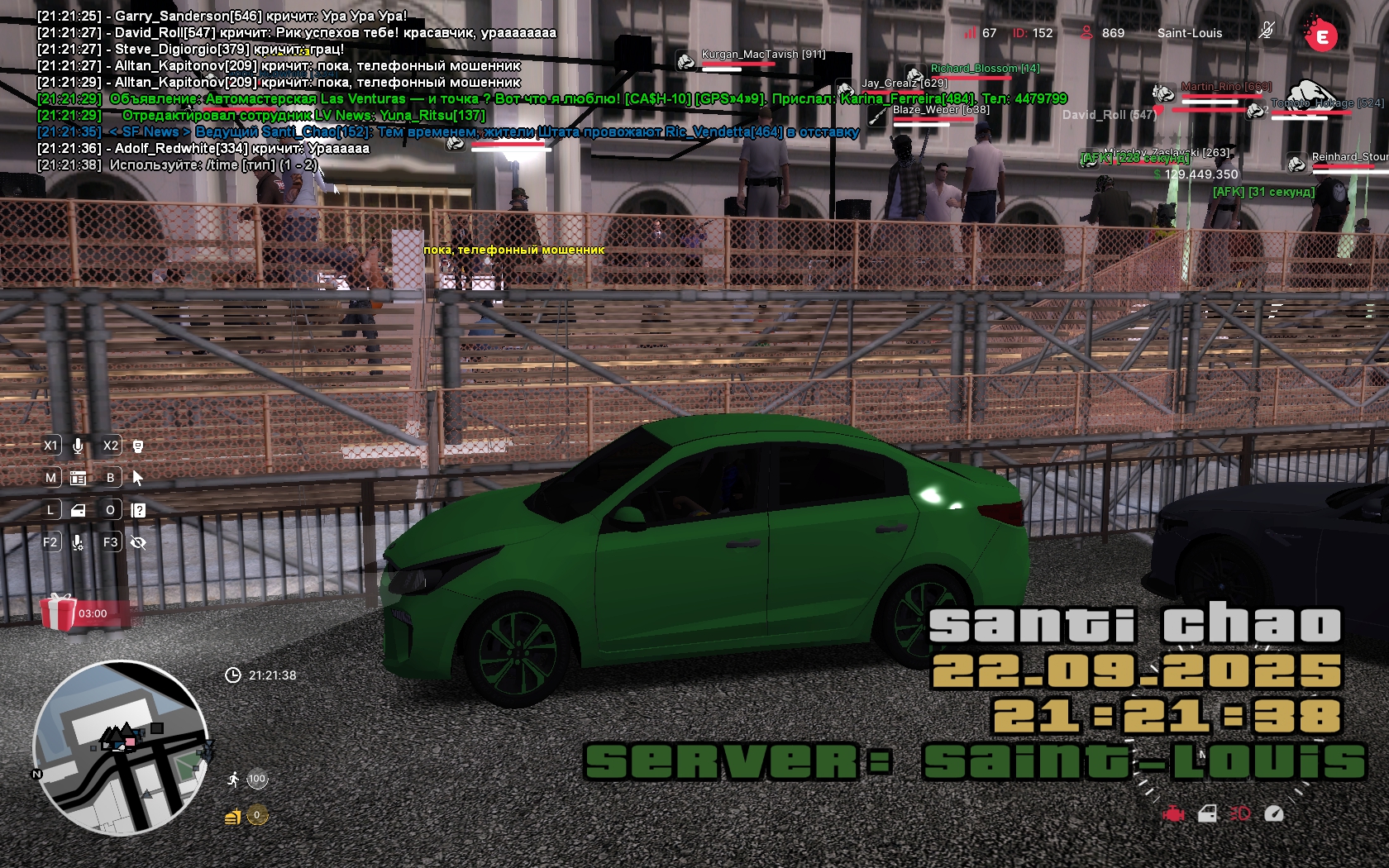Click the speedometer gauge icon
The height and width of the screenshot is (868, 1389).
pos(1274,814)
